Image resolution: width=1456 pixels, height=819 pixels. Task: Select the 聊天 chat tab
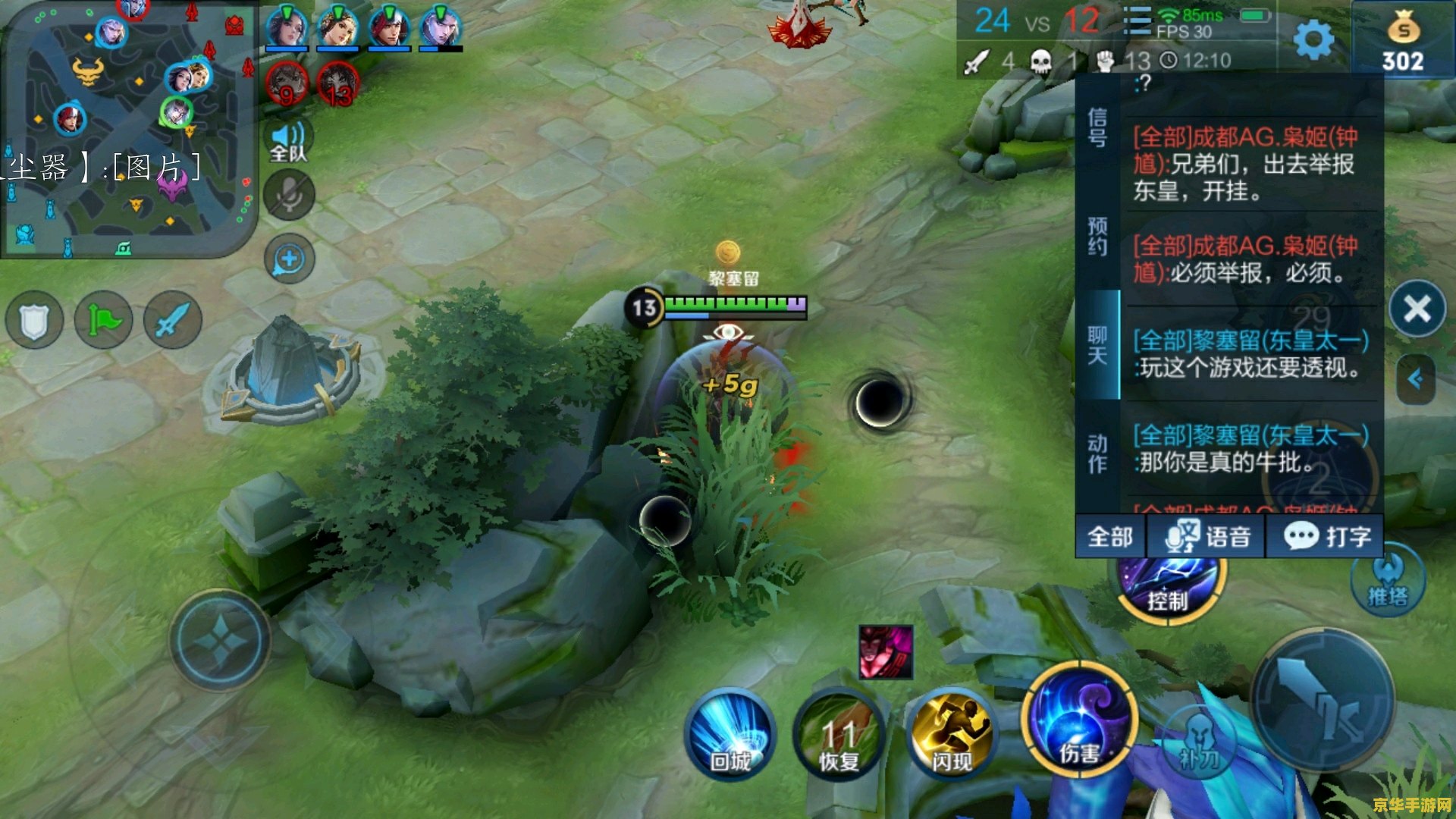click(1097, 345)
